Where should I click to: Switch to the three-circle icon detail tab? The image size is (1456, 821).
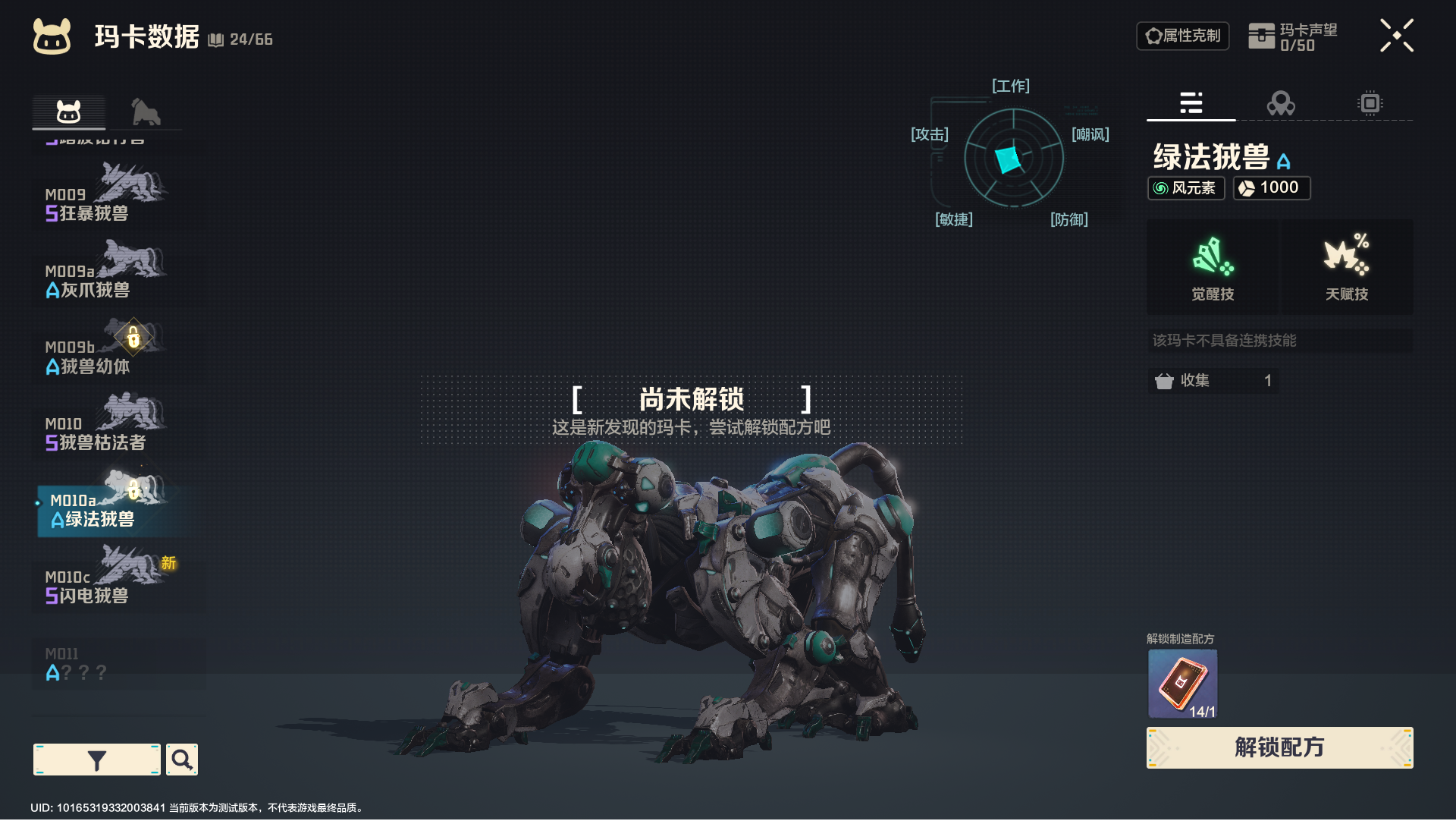(x=1281, y=102)
